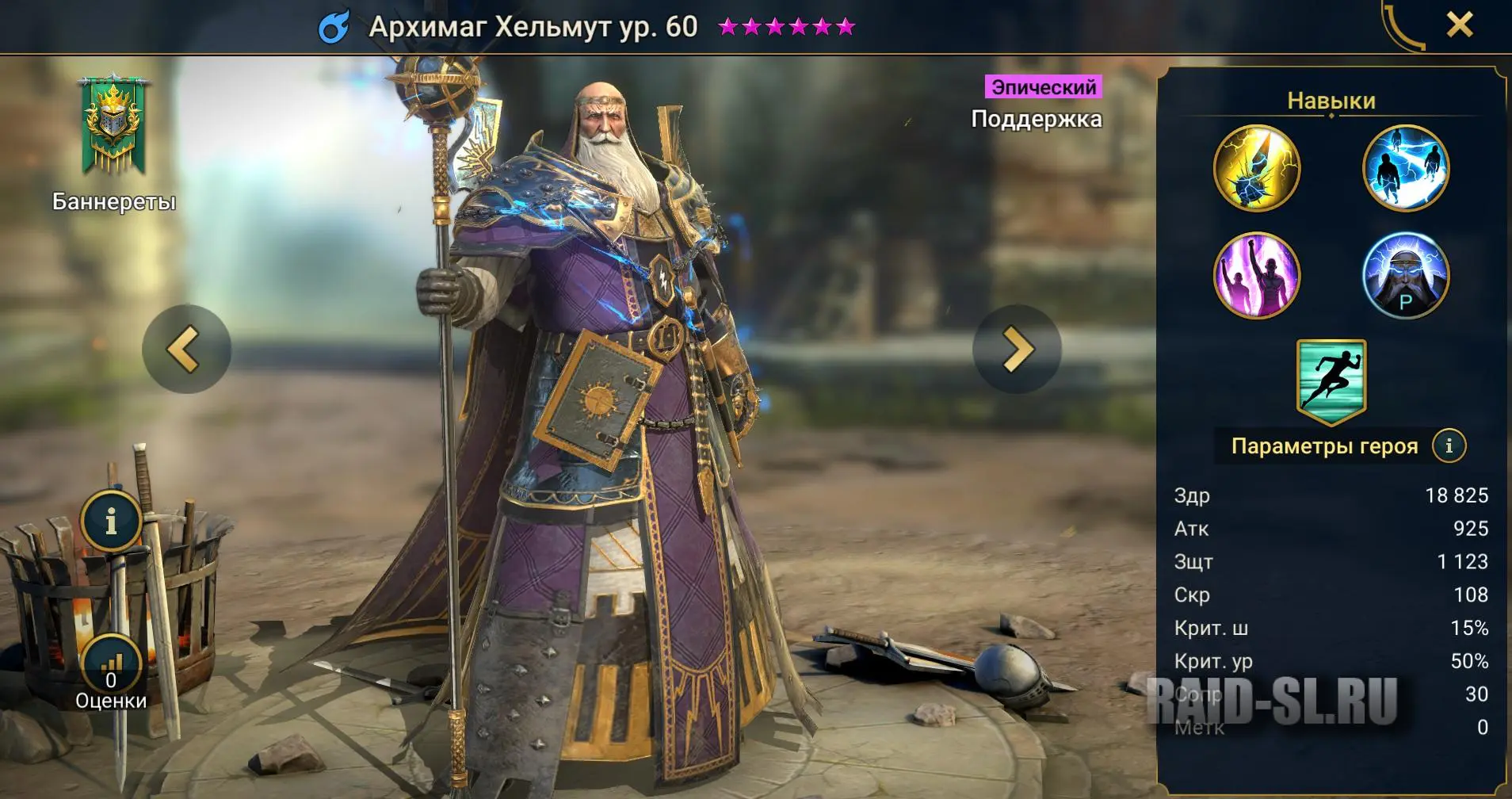Show hero parameters info details
Screen dimensions: 1512x799
pyautogui.click(x=1449, y=446)
